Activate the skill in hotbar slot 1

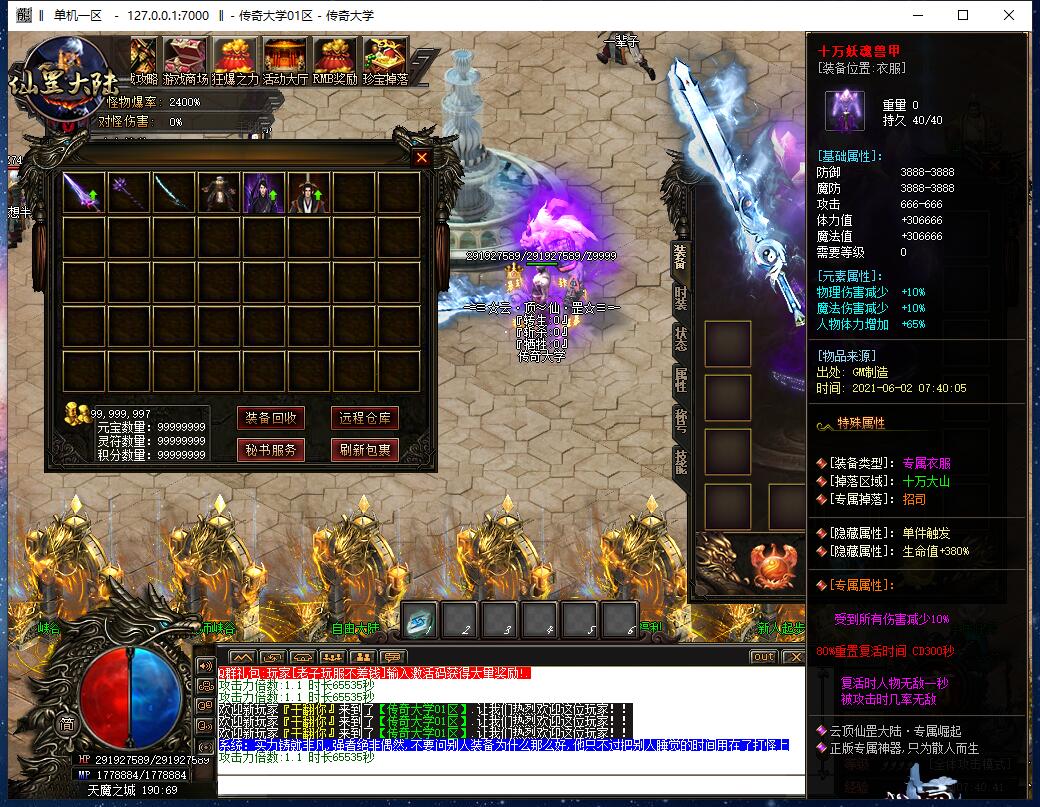(x=420, y=620)
